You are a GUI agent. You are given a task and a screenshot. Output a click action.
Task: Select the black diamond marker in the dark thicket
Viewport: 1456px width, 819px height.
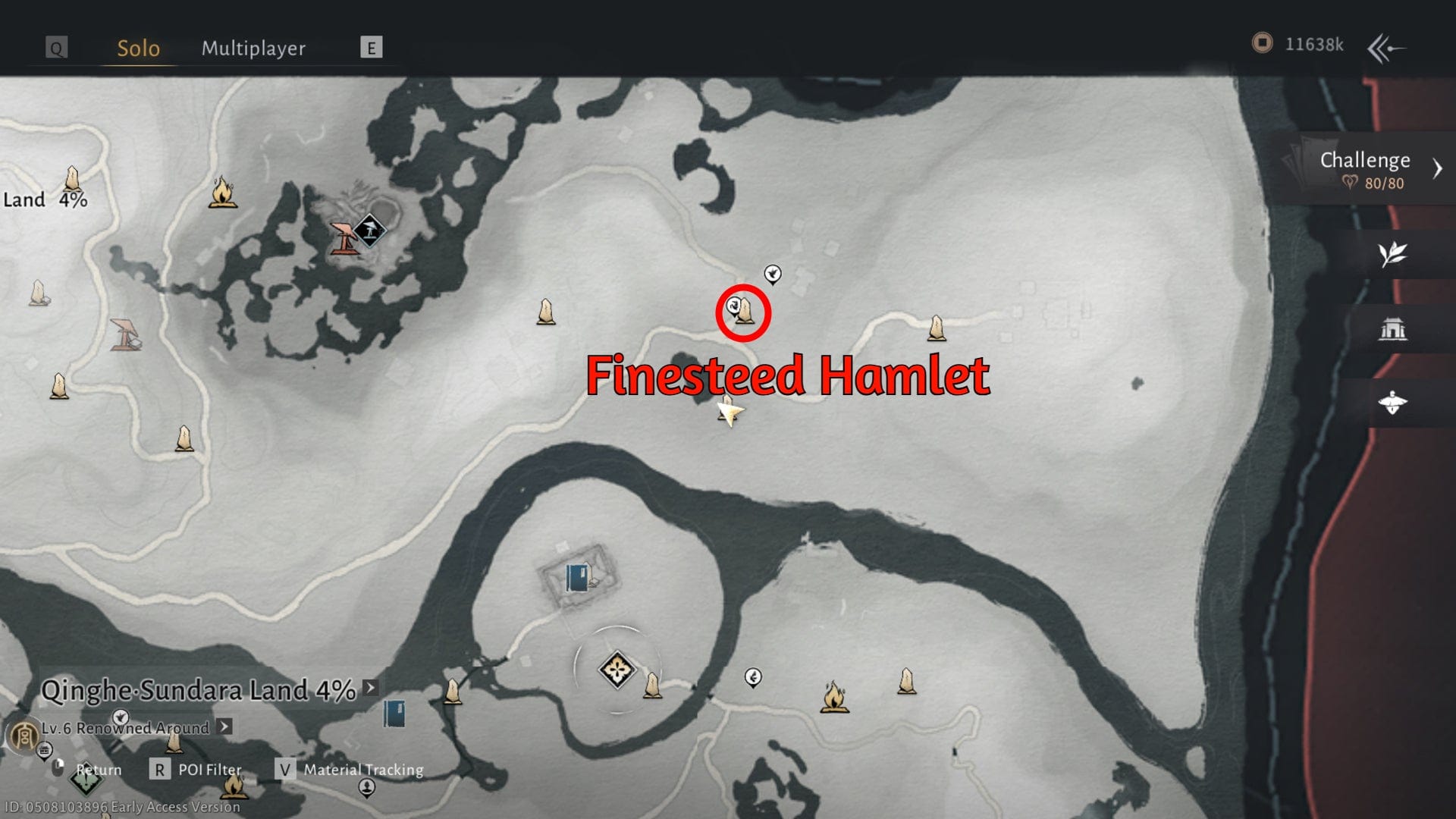tap(369, 230)
